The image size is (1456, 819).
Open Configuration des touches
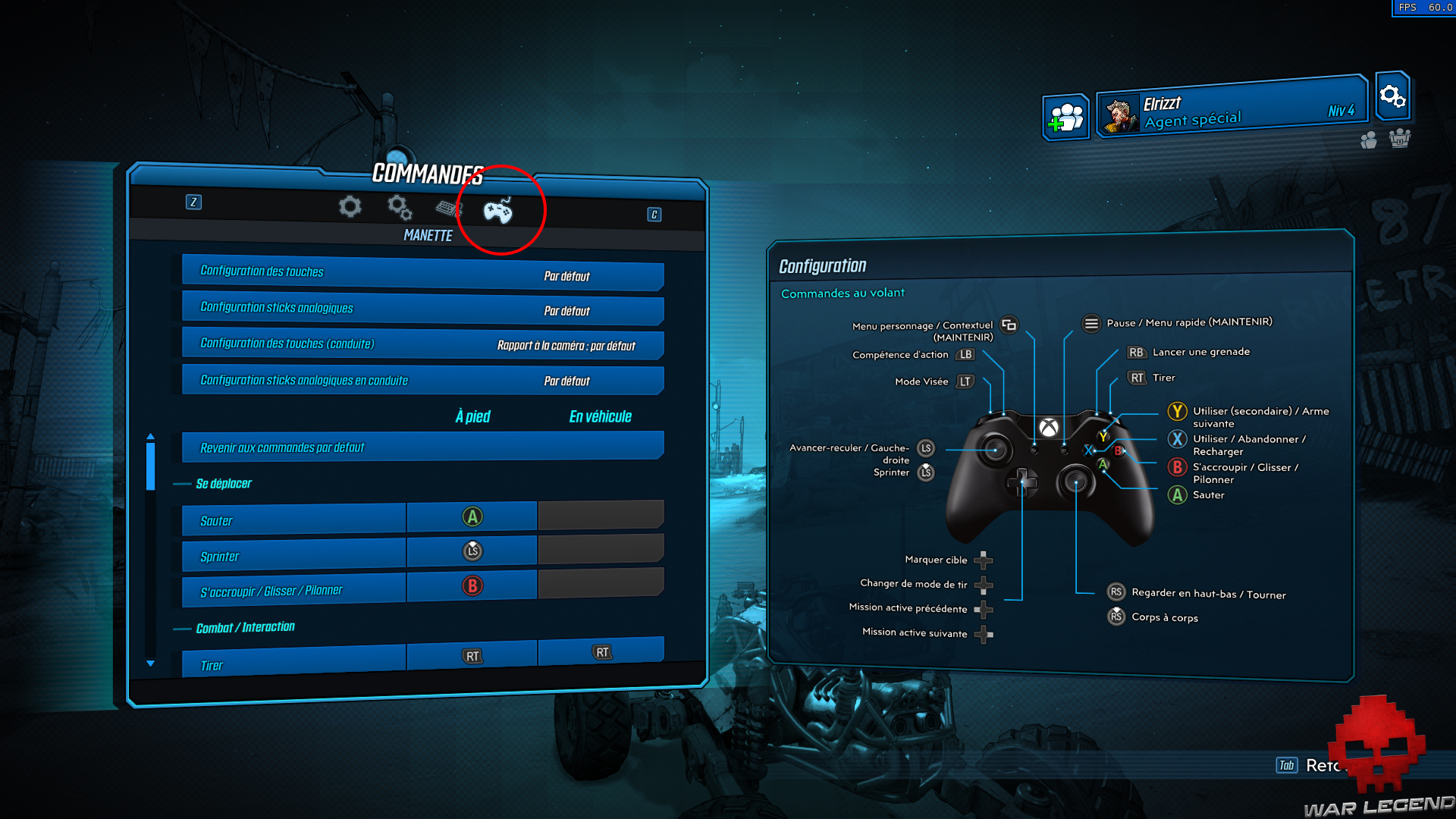click(422, 275)
